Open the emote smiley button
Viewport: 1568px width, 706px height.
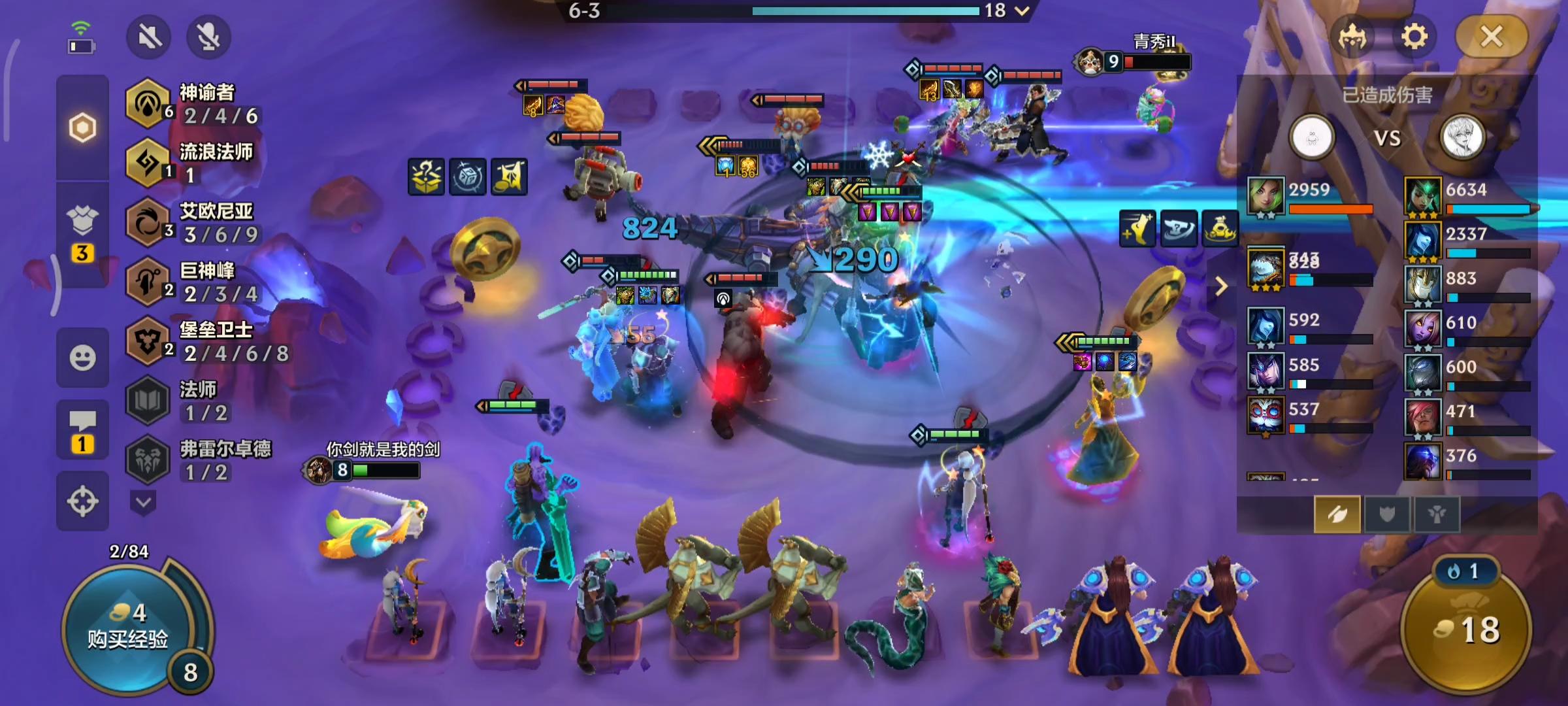coord(82,358)
